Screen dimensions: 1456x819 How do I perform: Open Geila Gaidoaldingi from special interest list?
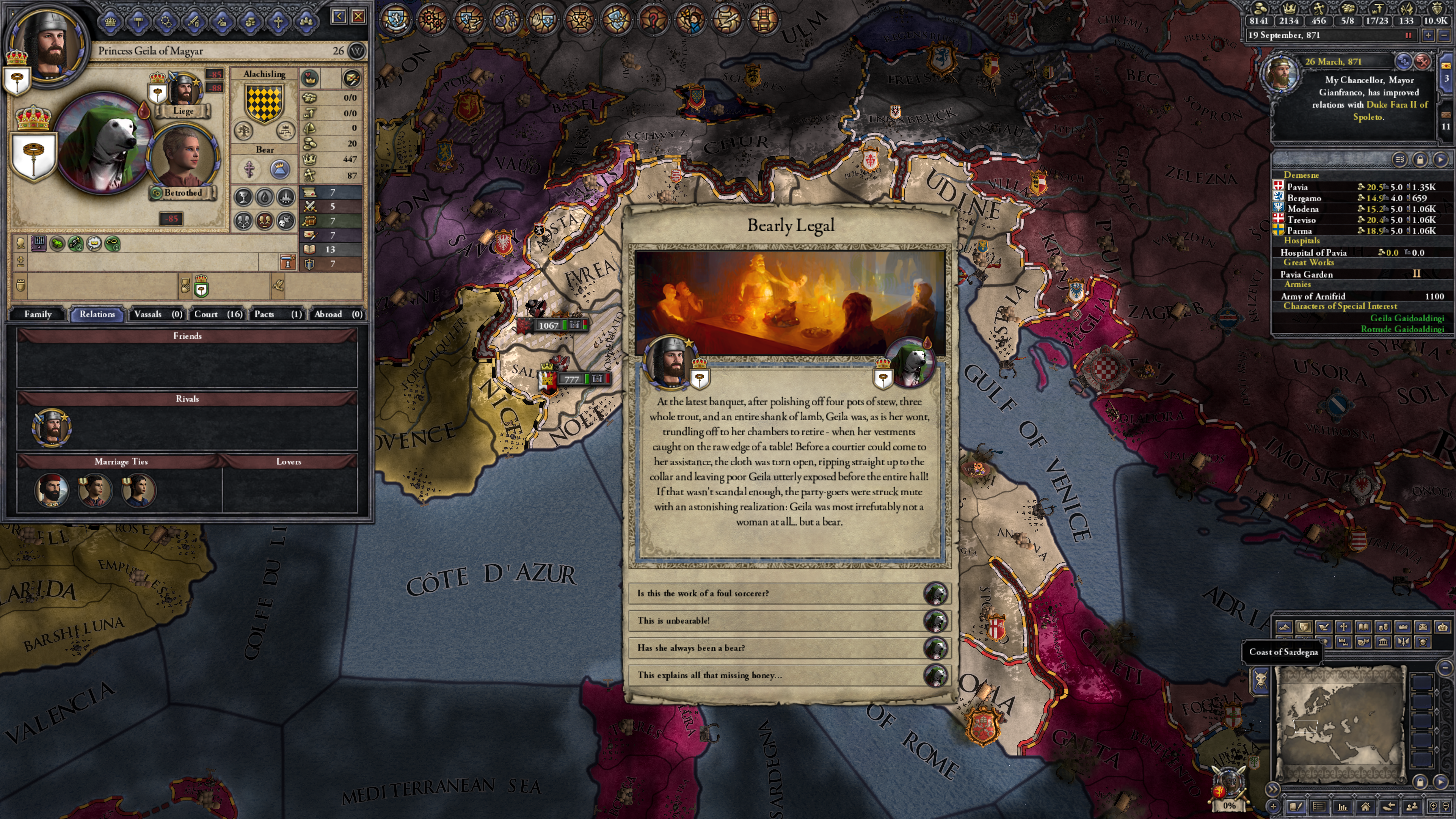1406,318
